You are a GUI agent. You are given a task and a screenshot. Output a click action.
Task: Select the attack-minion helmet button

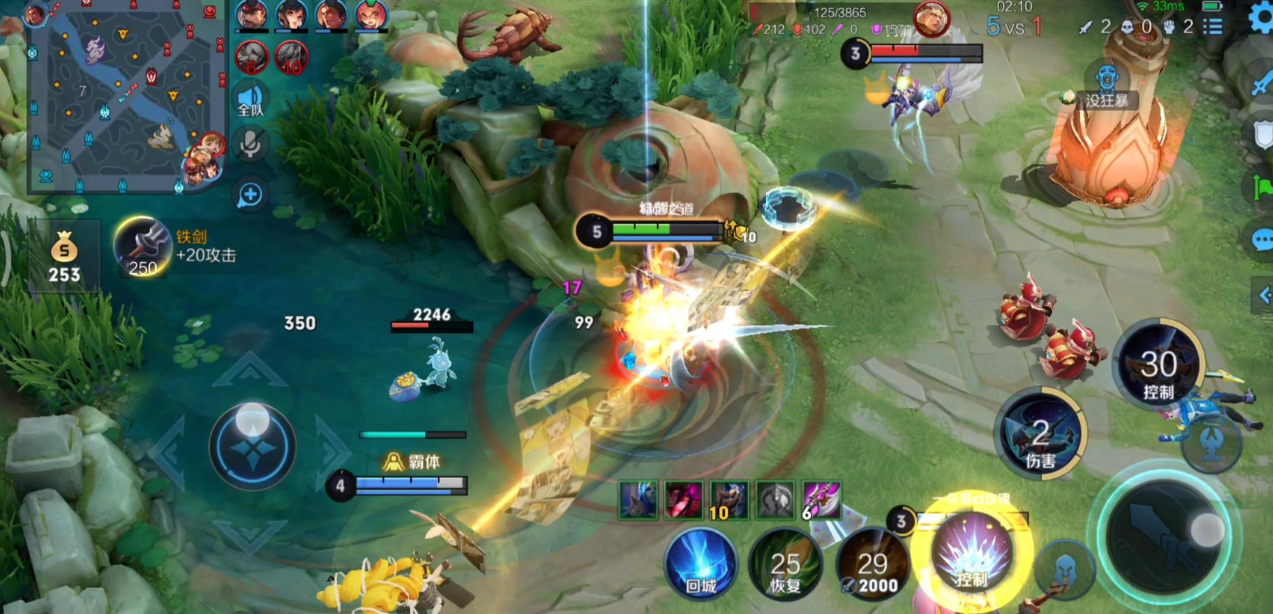1065,569
